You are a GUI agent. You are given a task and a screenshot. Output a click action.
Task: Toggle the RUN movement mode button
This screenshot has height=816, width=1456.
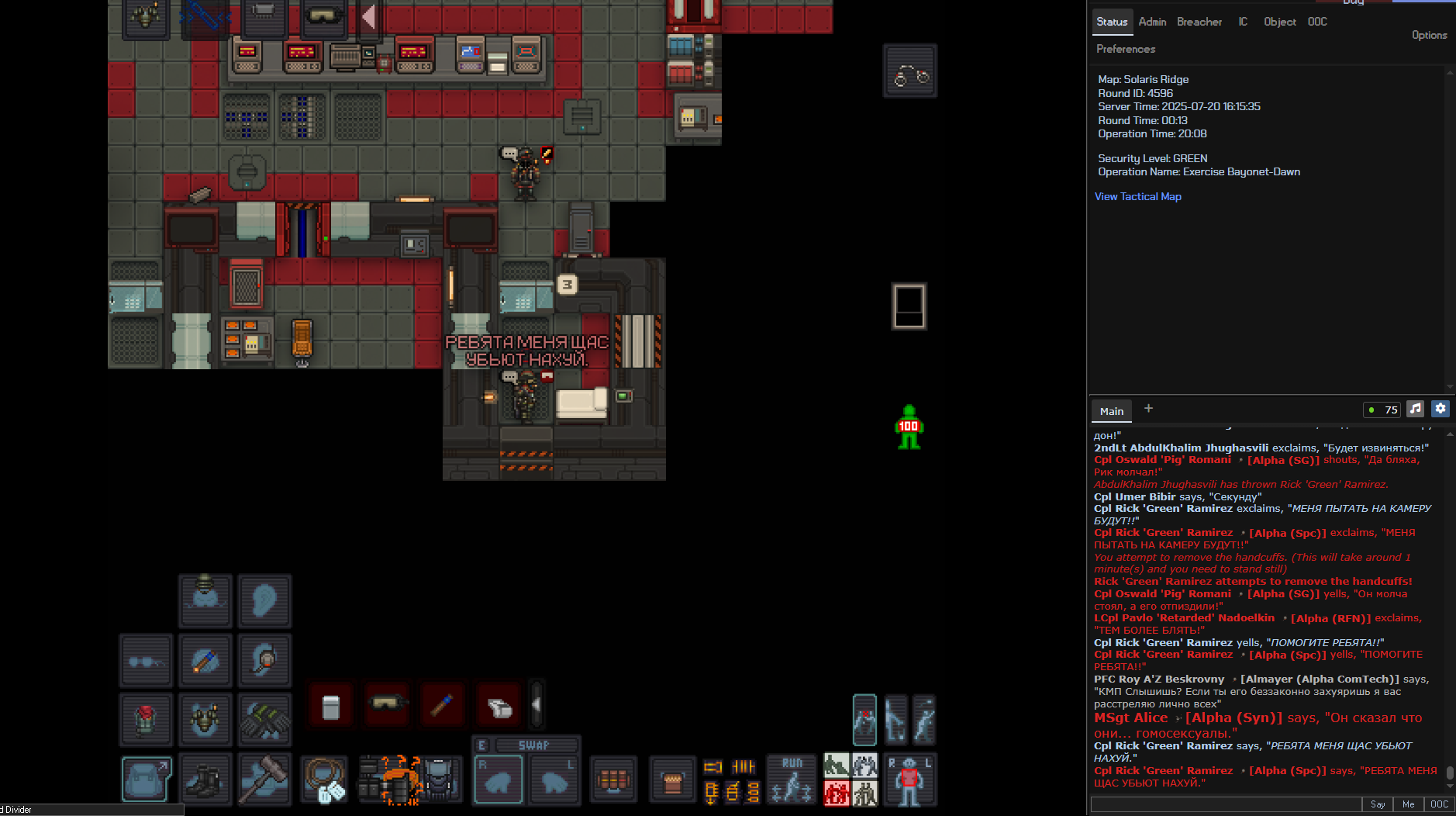pyautogui.click(x=792, y=779)
